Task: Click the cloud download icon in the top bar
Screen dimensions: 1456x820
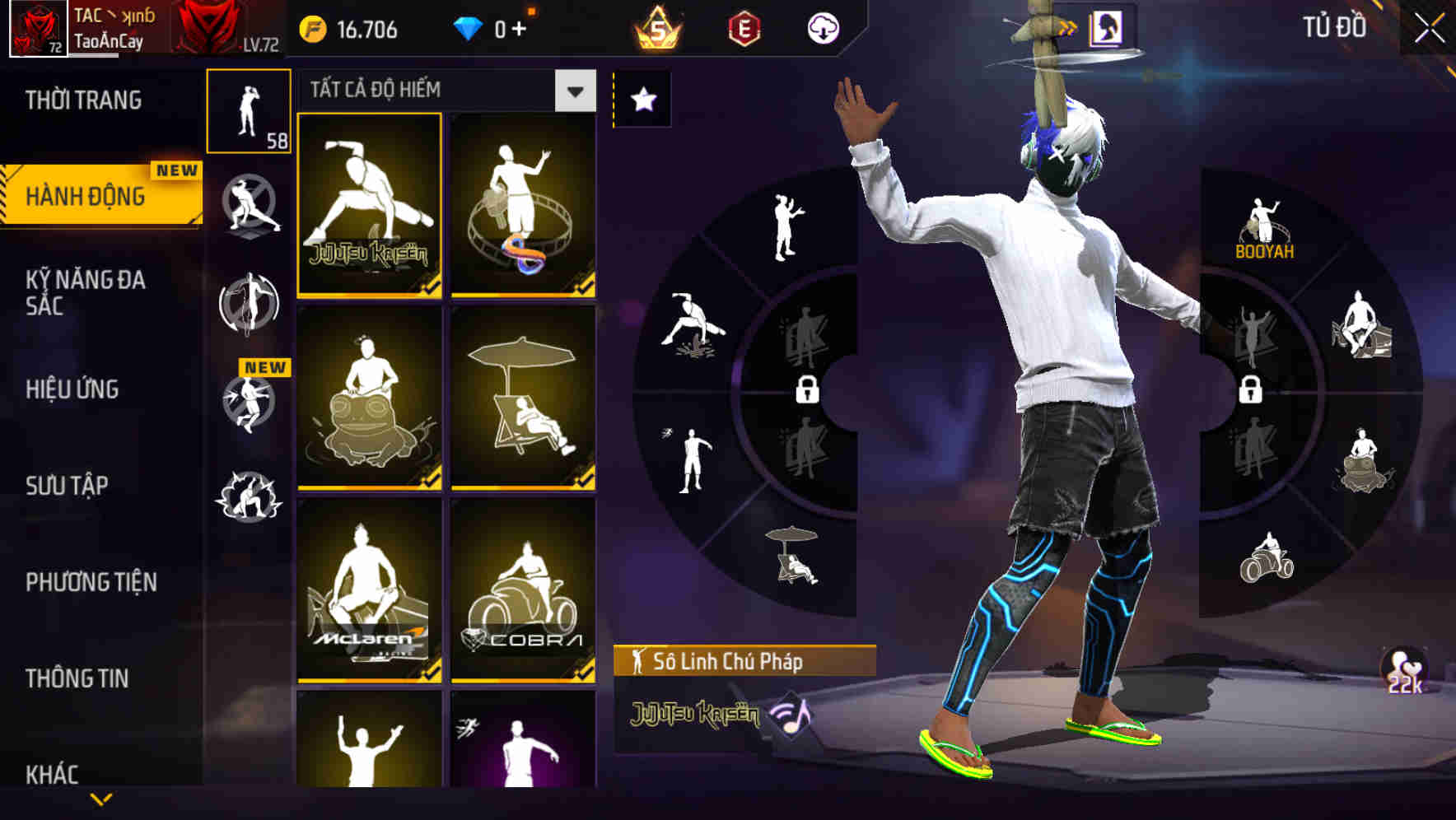Action: pyautogui.click(x=823, y=30)
